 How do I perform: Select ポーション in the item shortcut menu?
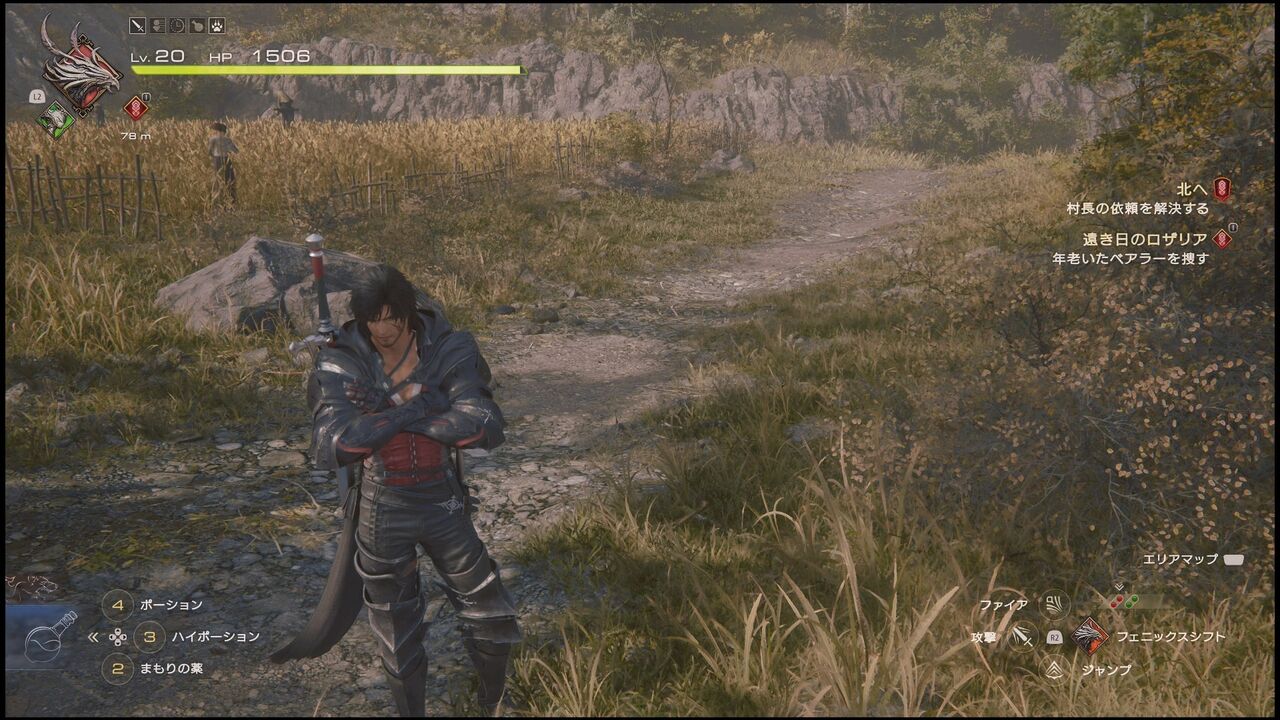coord(172,604)
